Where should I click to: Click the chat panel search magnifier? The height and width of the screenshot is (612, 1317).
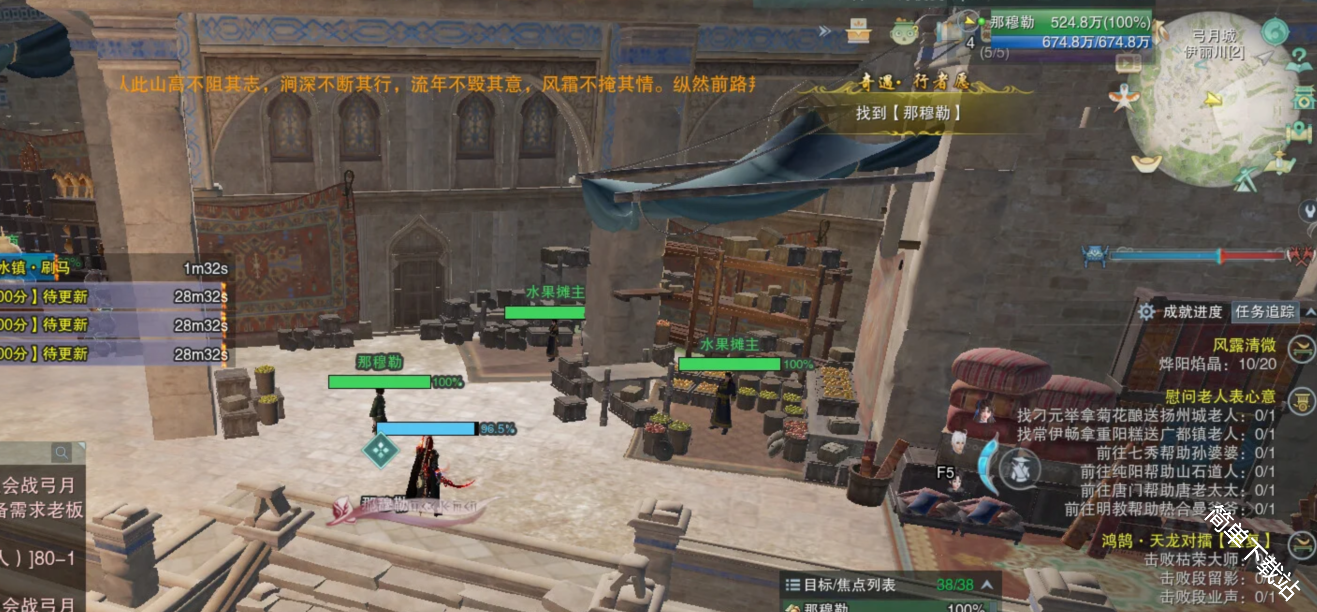click(x=62, y=452)
